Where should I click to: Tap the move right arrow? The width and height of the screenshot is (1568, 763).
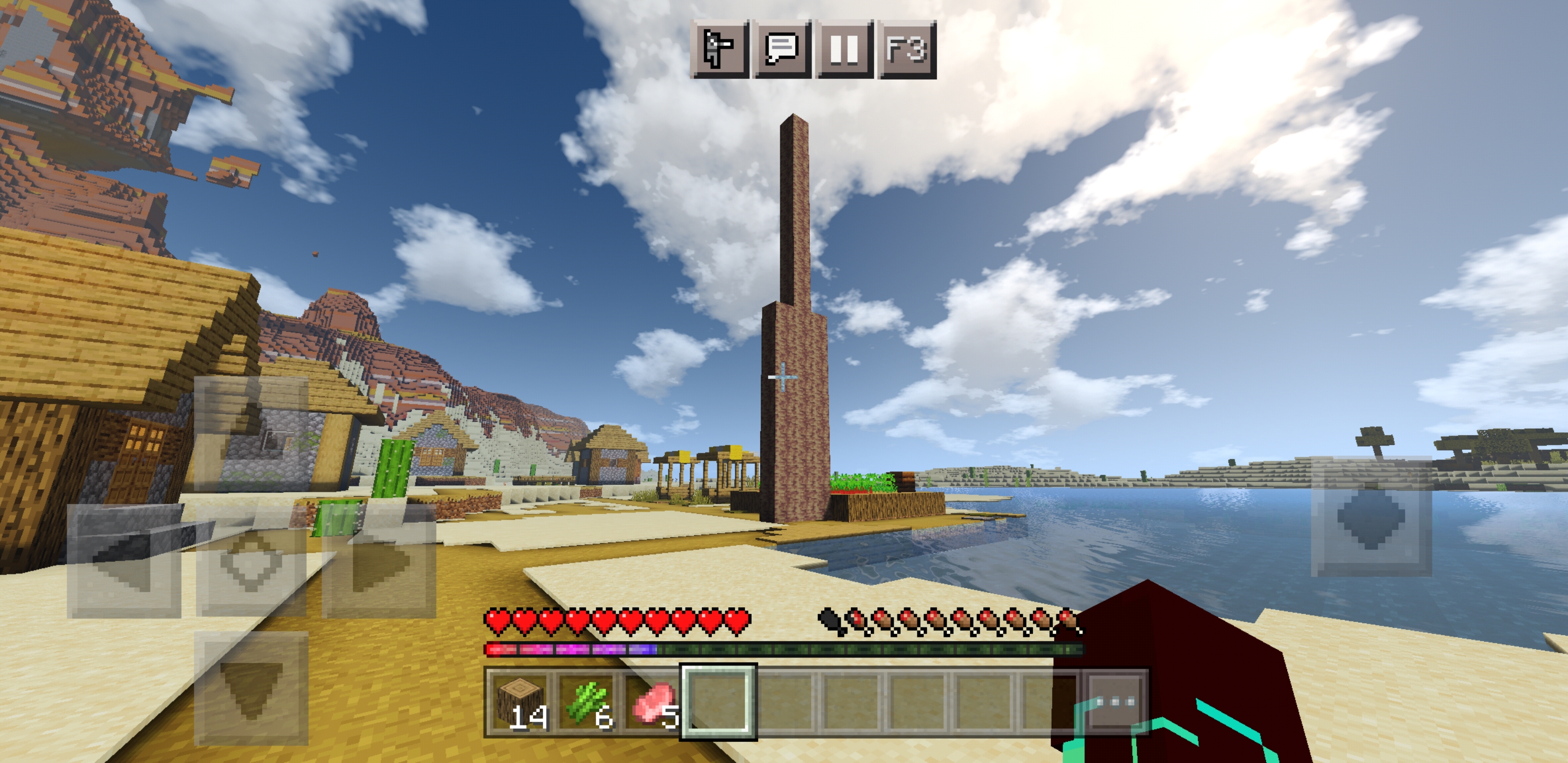coord(379,561)
